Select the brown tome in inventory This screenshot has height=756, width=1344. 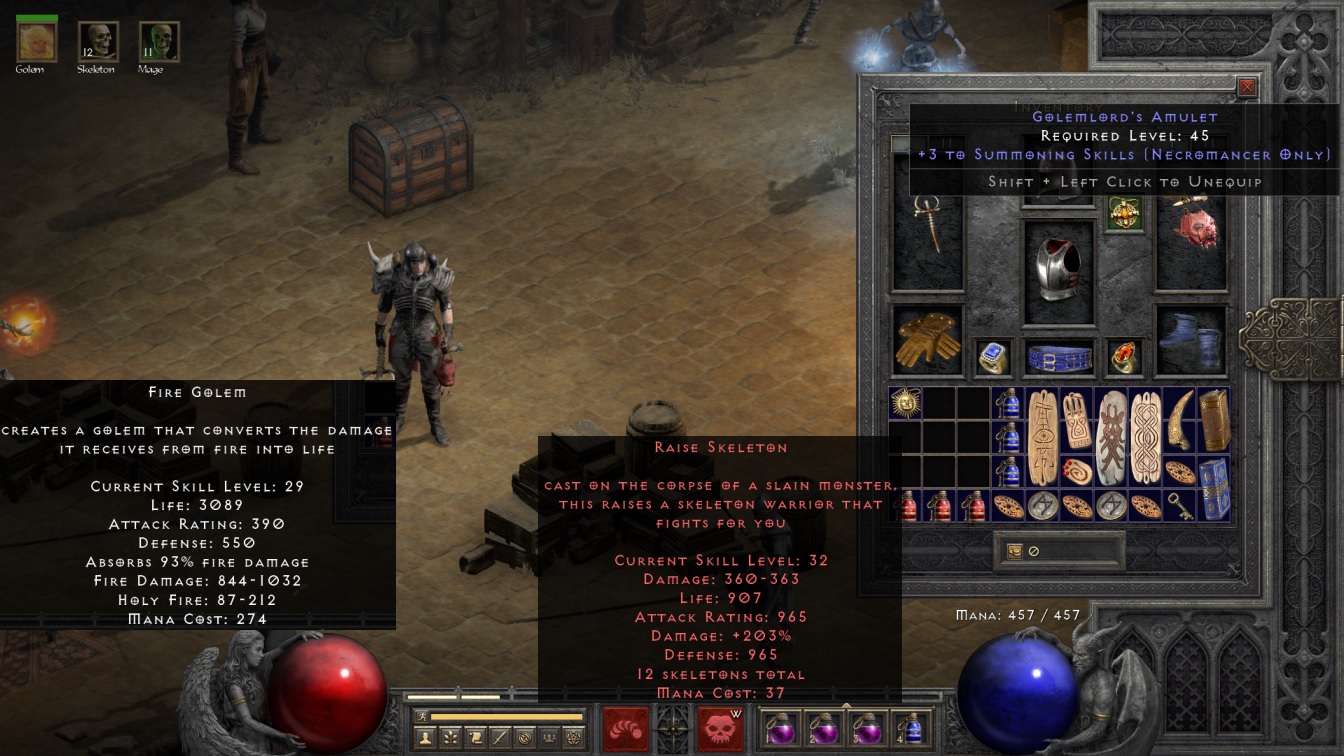tap(1214, 420)
